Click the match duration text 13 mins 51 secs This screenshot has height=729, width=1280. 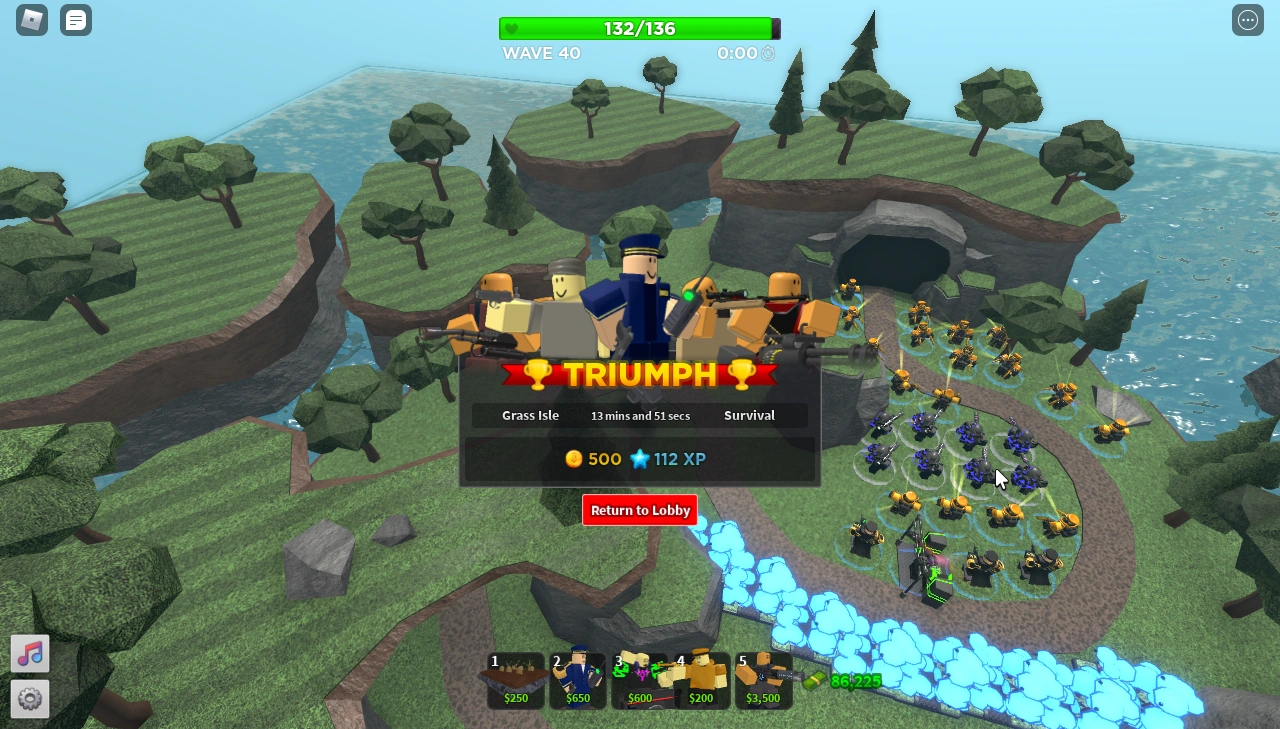click(640, 415)
